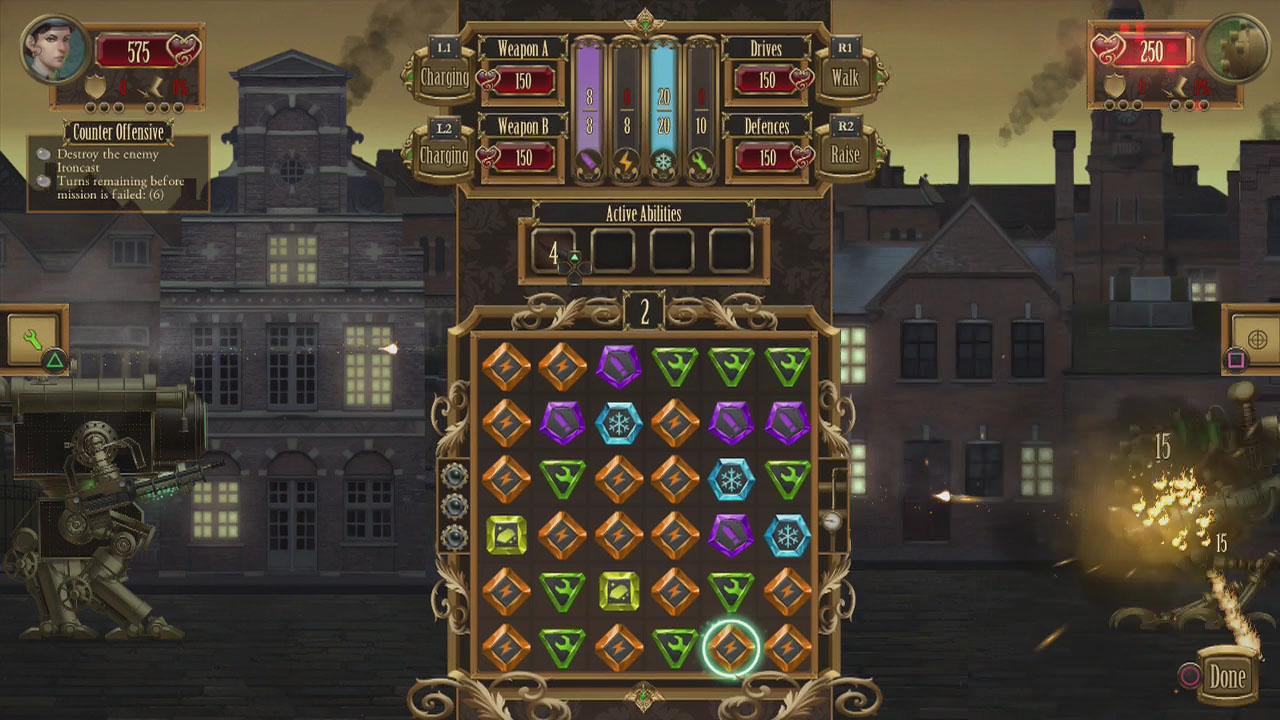Open the Counter Offensive objective panel
Screen dimensions: 1280x720
click(117, 130)
